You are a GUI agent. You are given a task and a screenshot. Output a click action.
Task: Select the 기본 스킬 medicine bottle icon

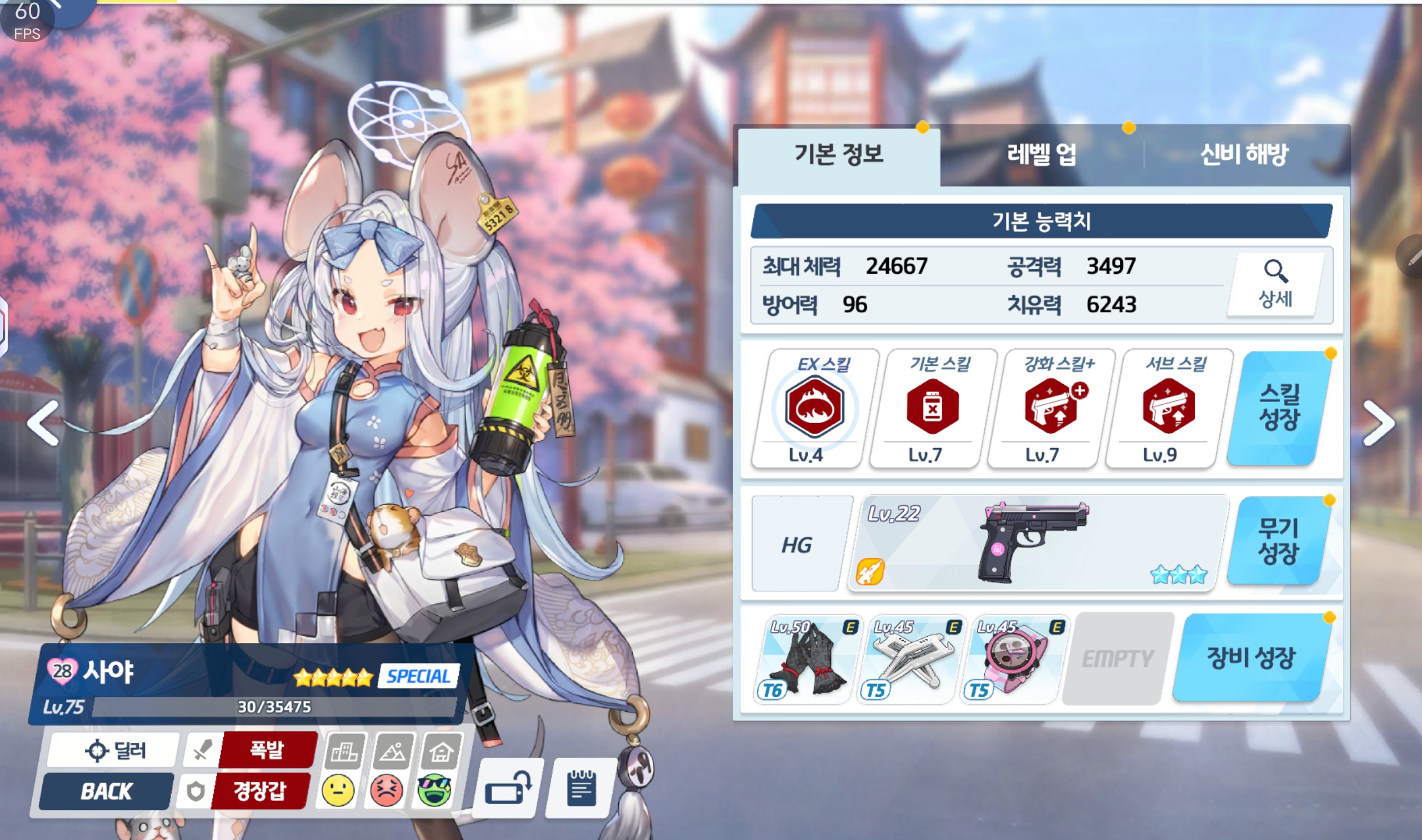932,407
